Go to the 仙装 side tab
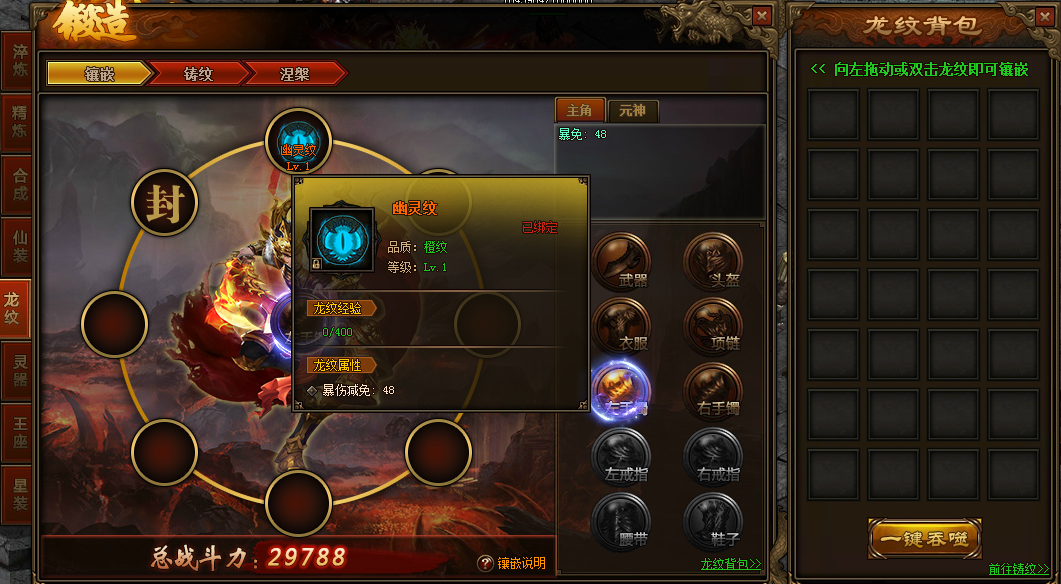This screenshot has width=1061, height=584. pos(18,247)
